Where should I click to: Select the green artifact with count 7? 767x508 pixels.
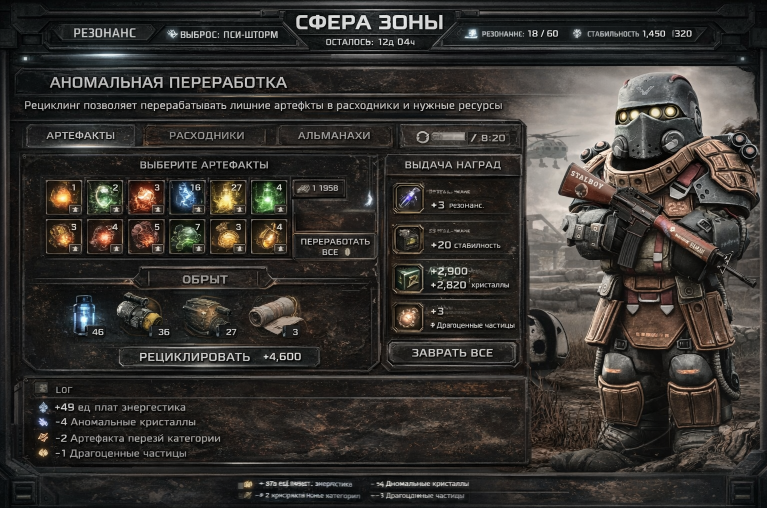point(187,235)
